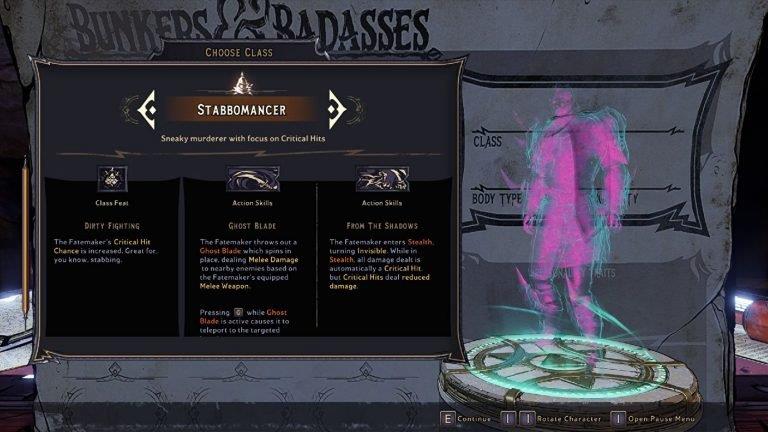
Task: Select the Dirty Fighting class feat icon
Action: coord(112,178)
